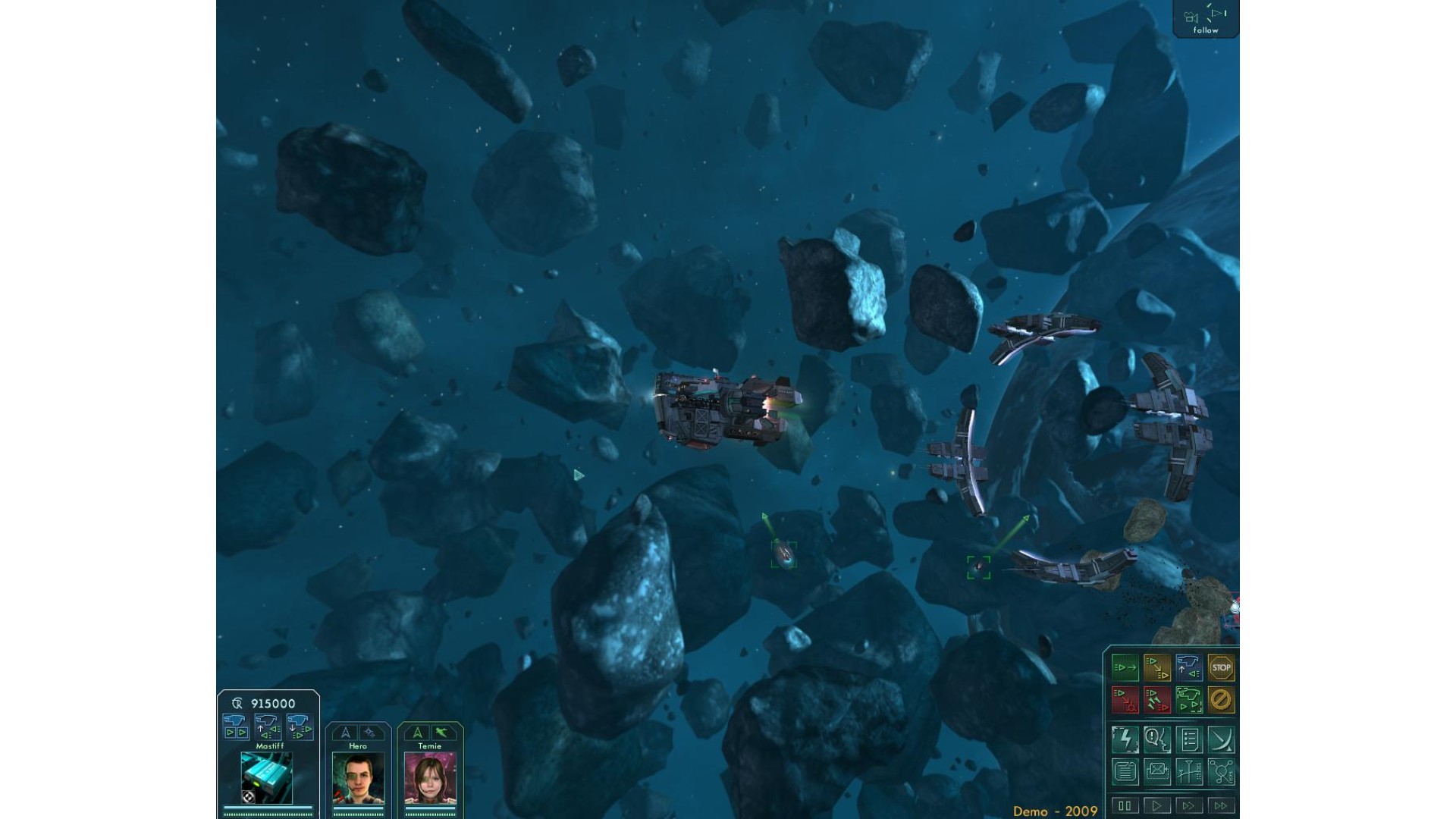Toggle the follow camera mode
The height and width of the screenshot is (819, 1456).
(1205, 18)
